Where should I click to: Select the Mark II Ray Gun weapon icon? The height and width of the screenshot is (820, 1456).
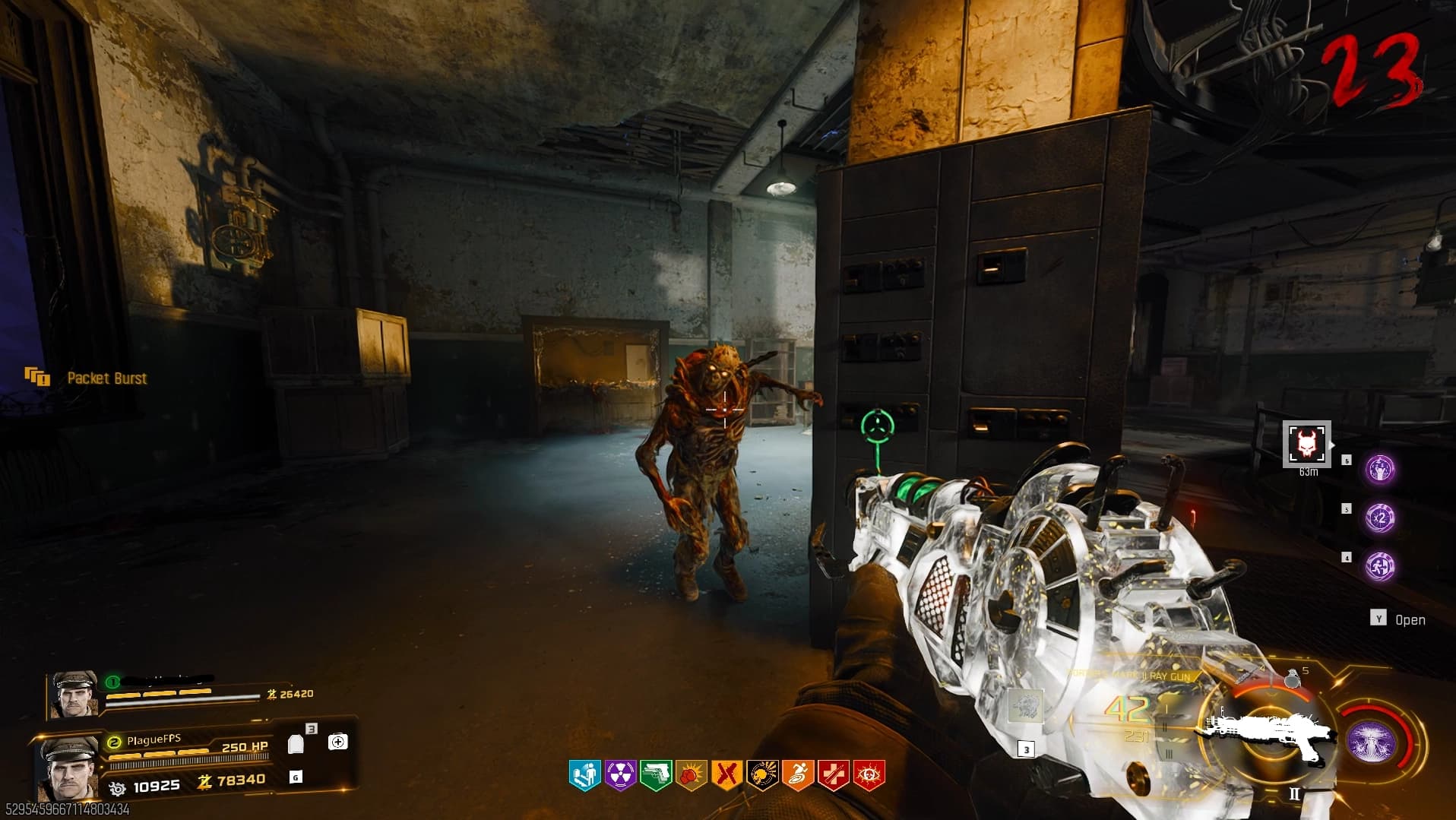click(x=1265, y=733)
